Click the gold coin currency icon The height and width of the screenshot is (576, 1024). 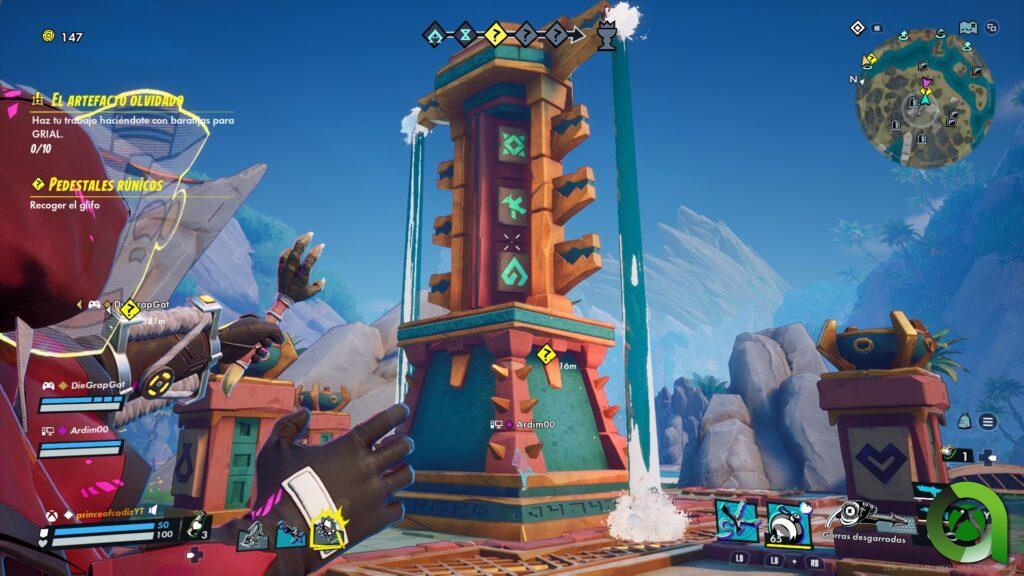[48, 37]
